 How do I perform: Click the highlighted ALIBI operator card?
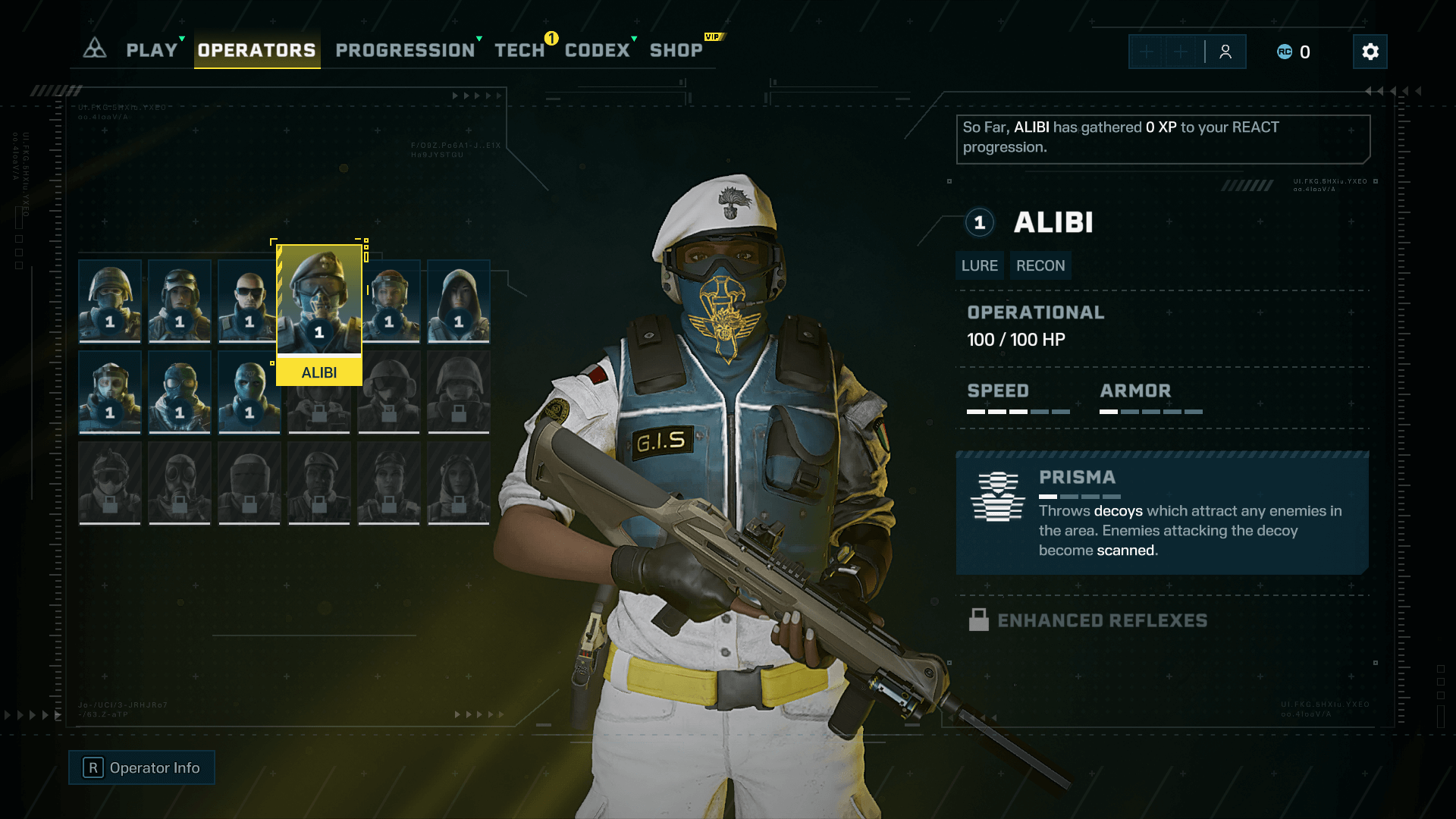coord(319,303)
